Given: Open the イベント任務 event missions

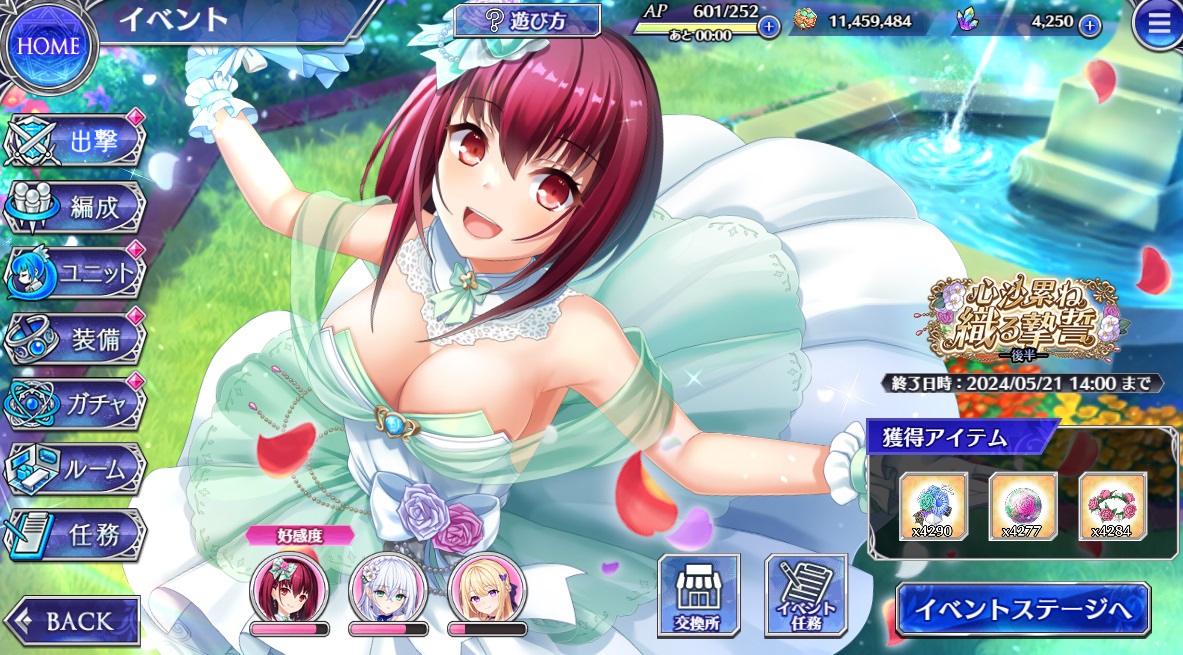Looking at the screenshot, I should point(805,596).
